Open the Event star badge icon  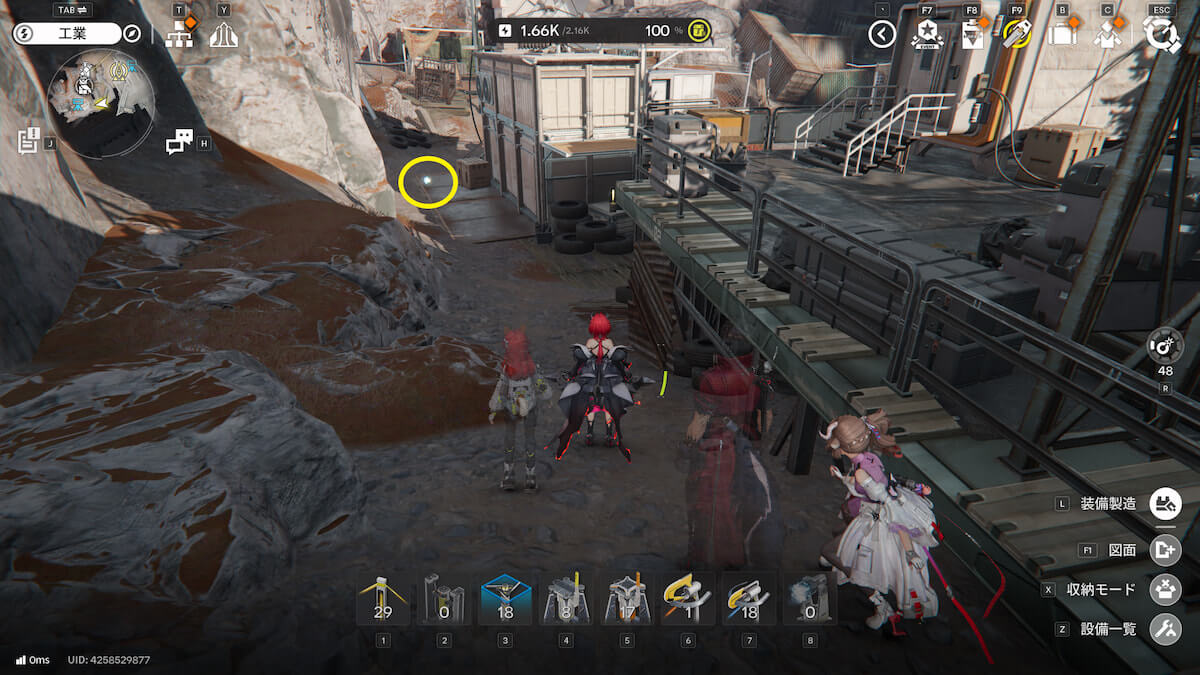coord(927,35)
